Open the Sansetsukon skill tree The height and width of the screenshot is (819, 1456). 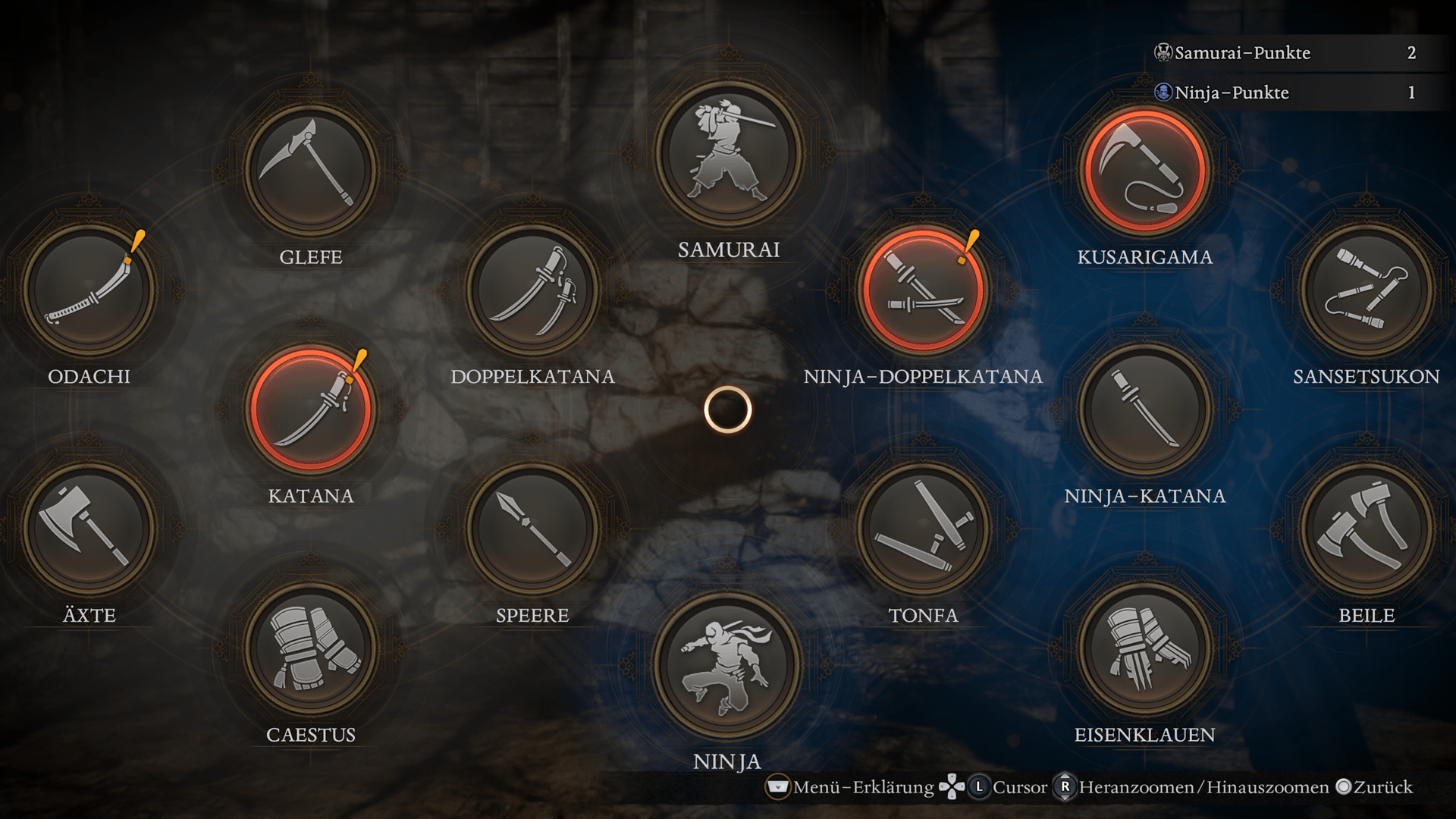pyautogui.click(x=1367, y=290)
